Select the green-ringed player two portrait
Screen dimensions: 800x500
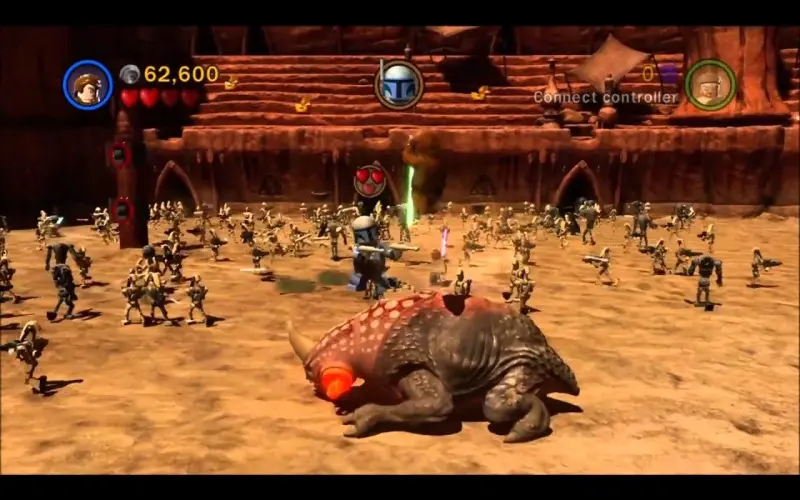[x=710, y=85]
